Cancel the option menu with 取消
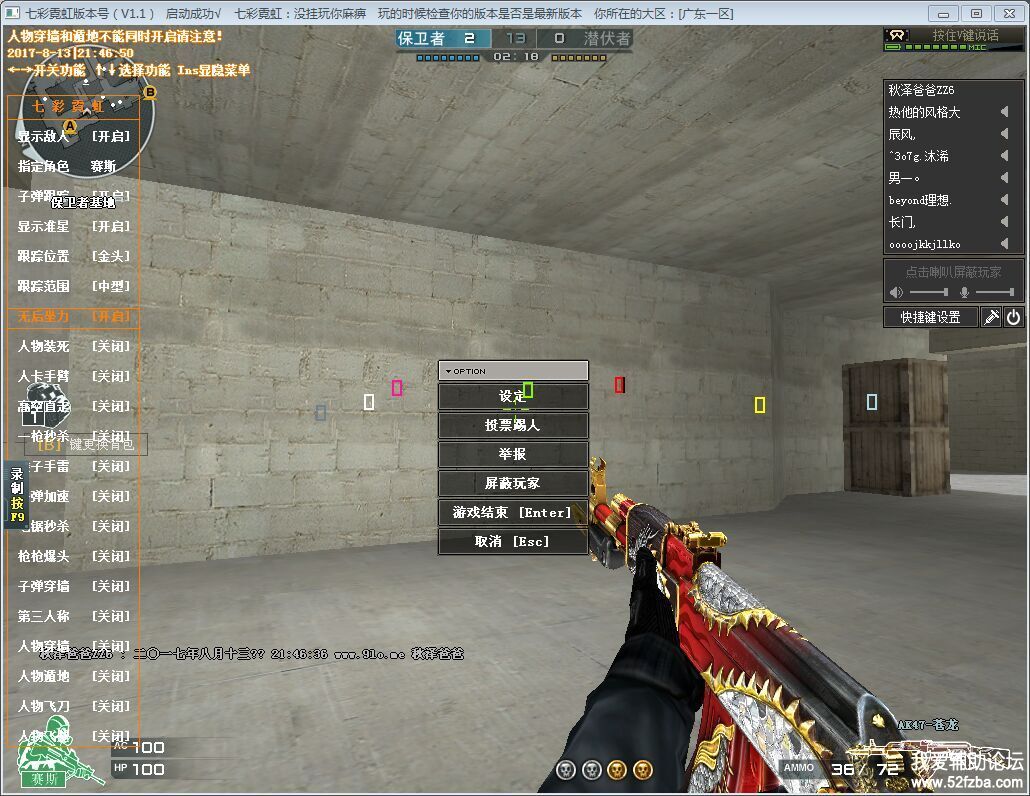1030x796 pixels. pos(513,542)
